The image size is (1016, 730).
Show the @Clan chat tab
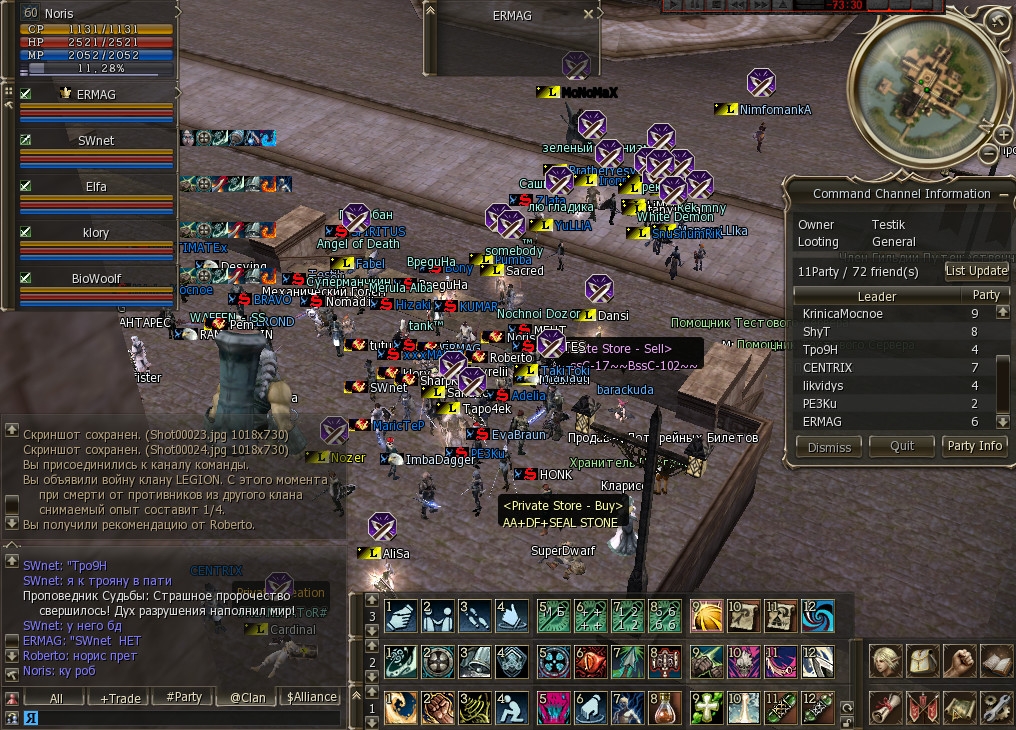pyautogui.click(x=248, y=698)
